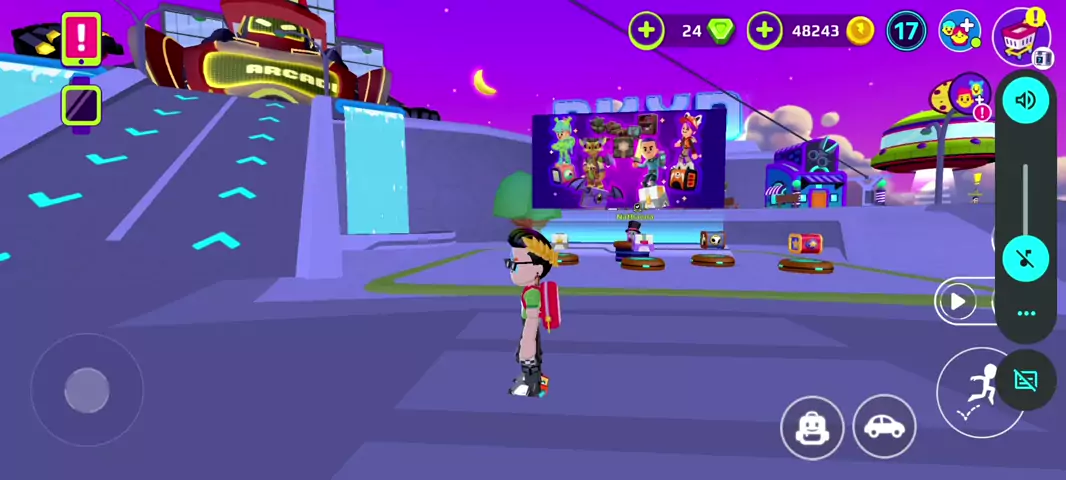
Task: Toggle the crossed-out captions button
Action: [1026, 380]
